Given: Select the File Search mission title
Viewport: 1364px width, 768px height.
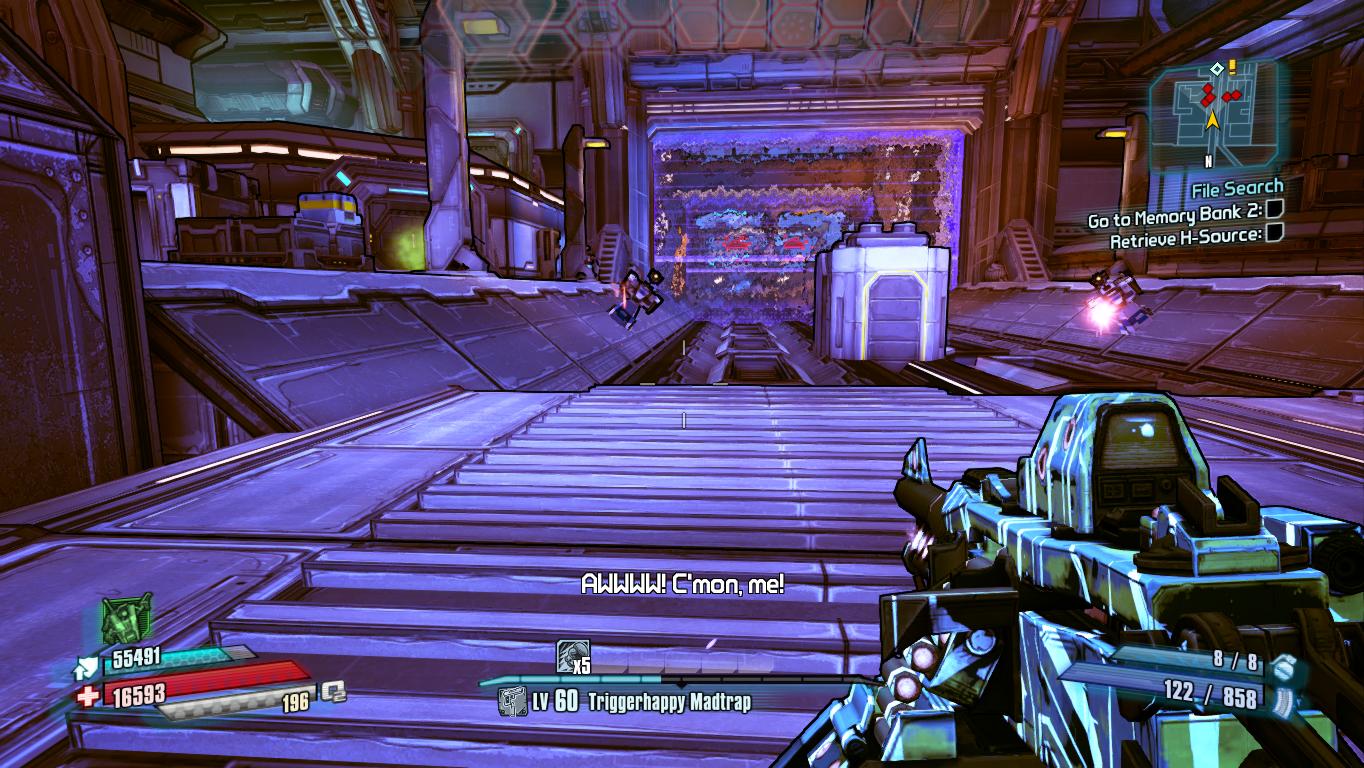Looking at the screenshot, I should (1237, 188).
